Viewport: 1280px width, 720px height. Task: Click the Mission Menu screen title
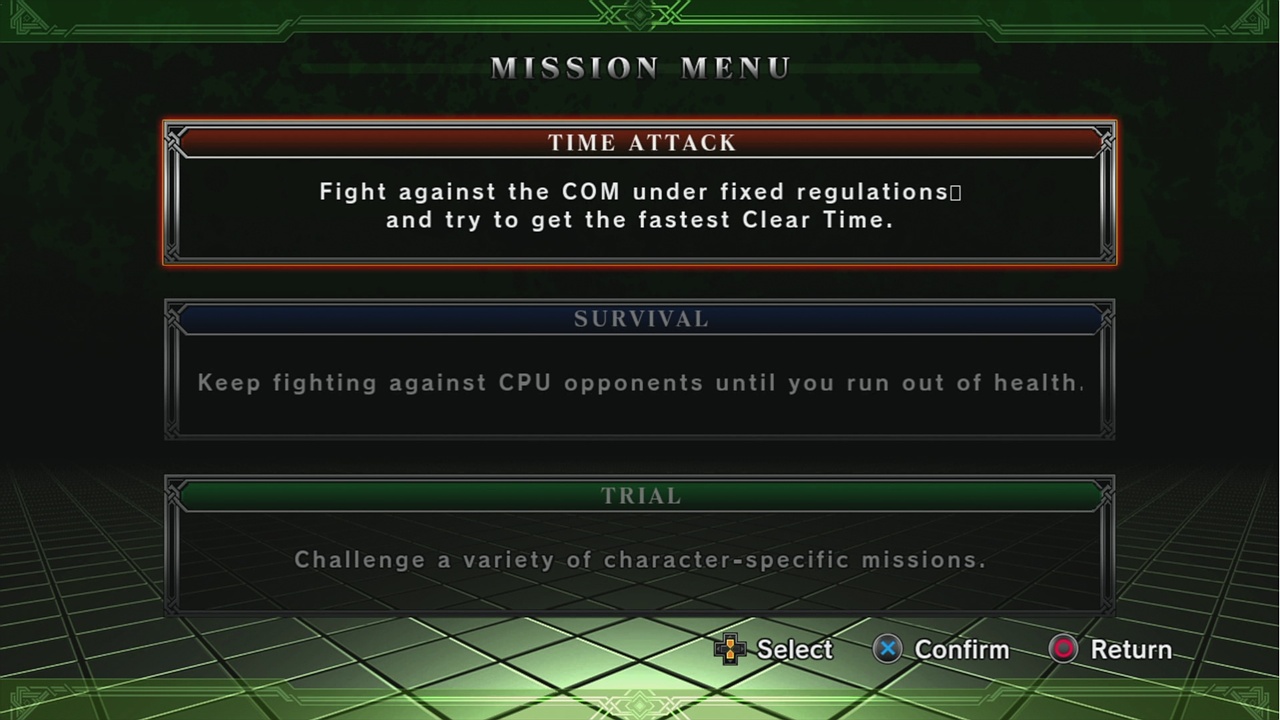click(640, 67)
